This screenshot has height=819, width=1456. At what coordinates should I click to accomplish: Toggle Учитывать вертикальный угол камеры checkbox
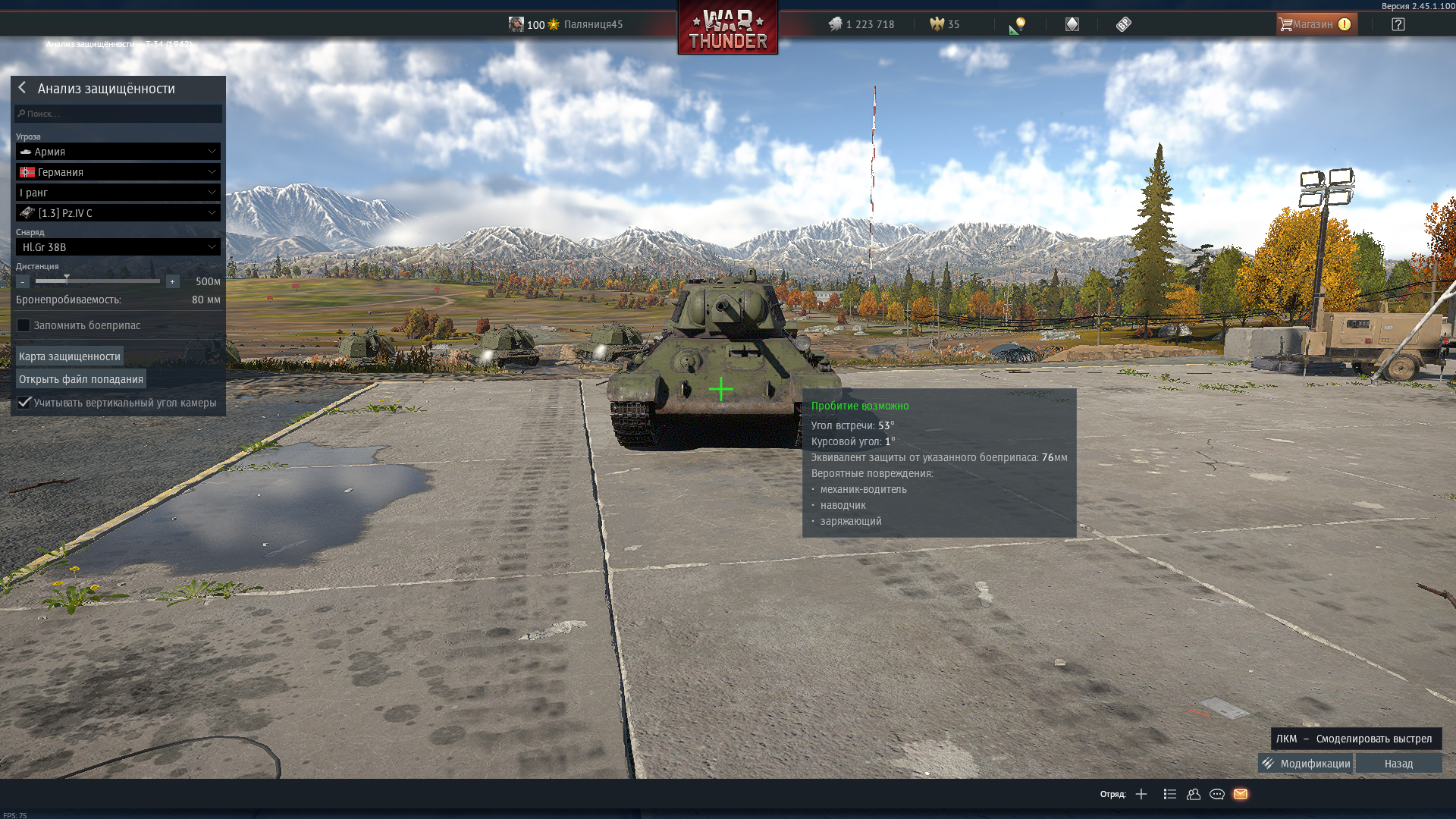click(24, 403)
